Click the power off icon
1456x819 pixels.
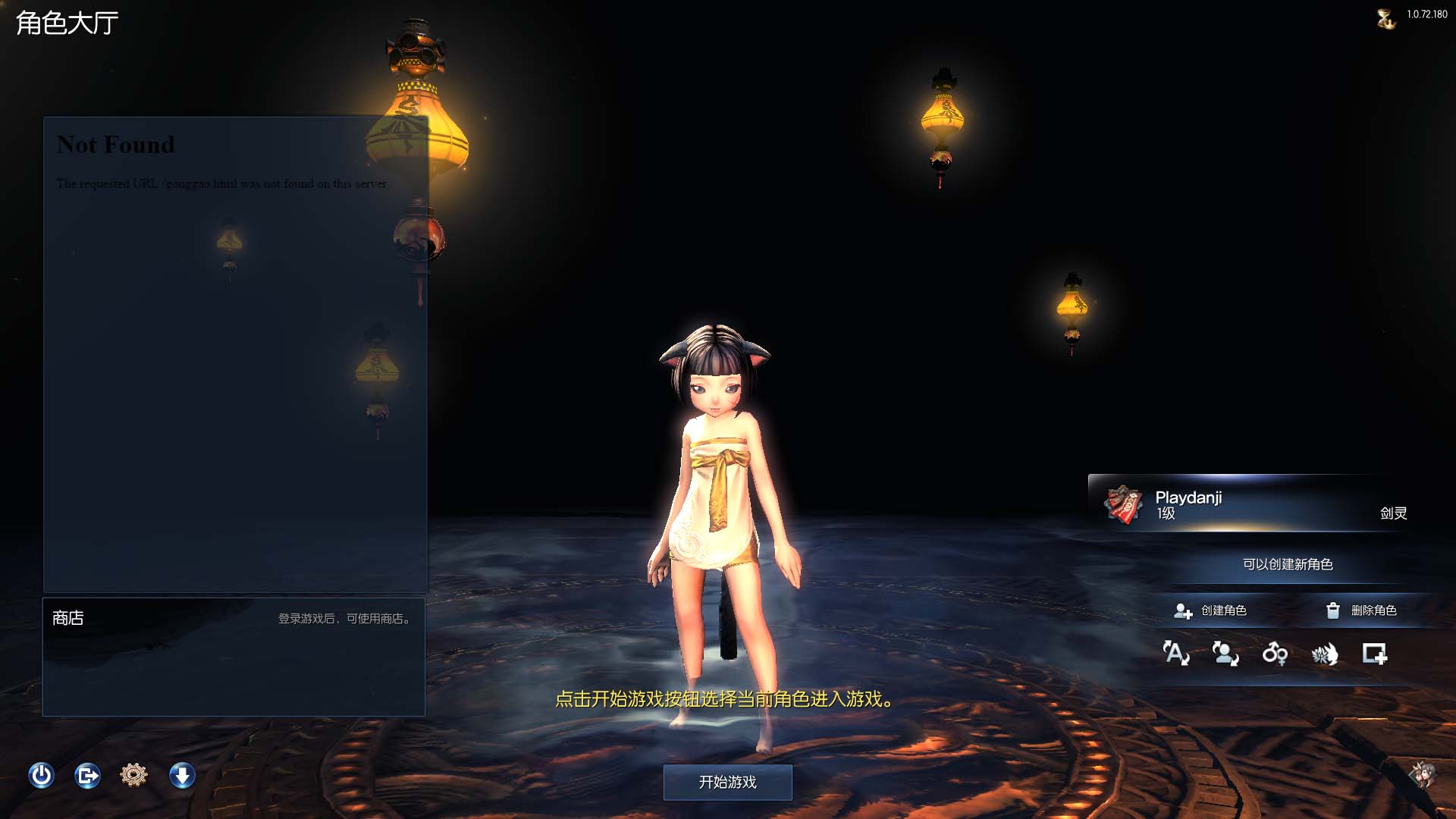[x=42, y=776]
